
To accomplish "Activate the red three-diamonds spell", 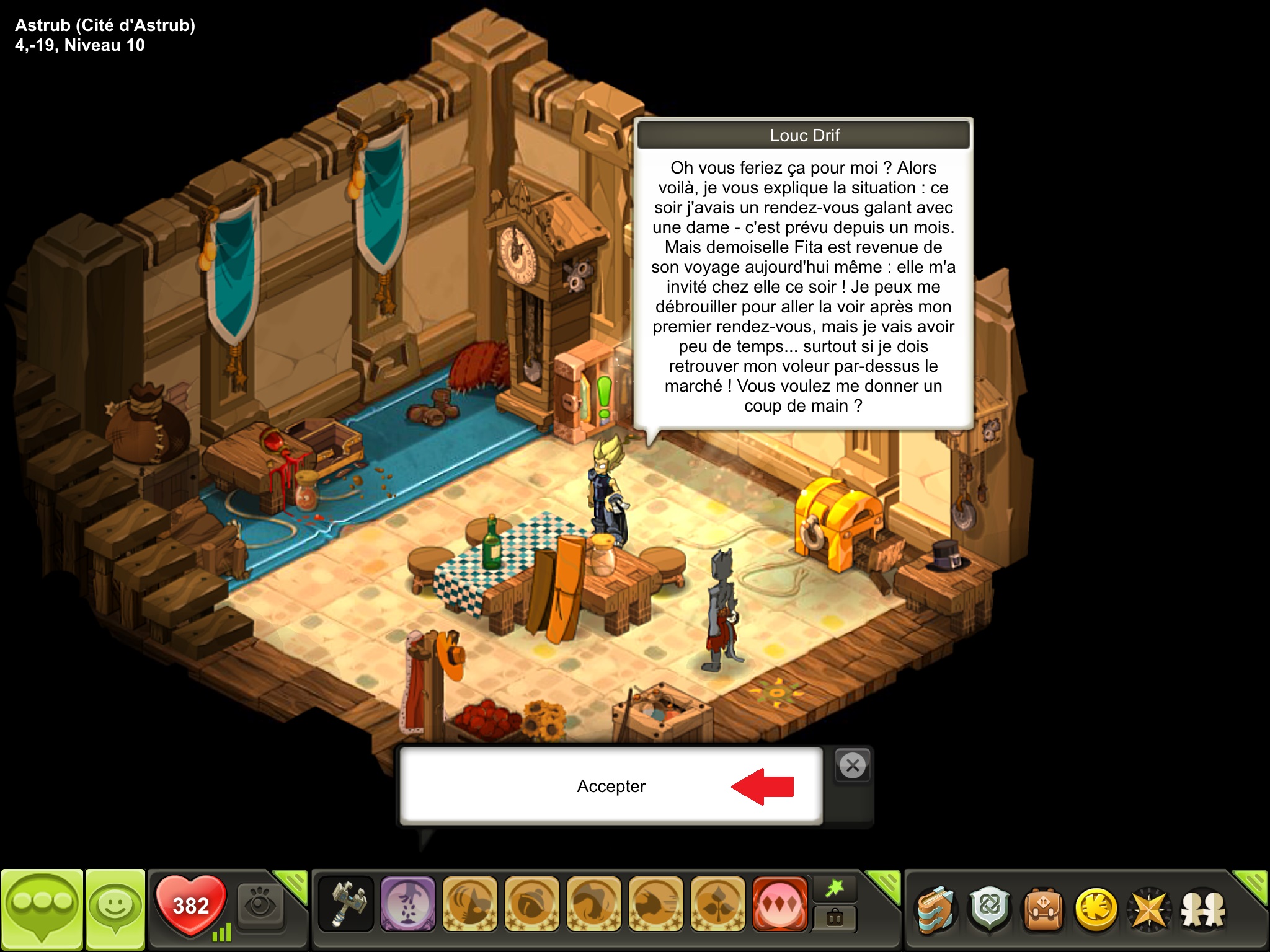I will point(779,904).
